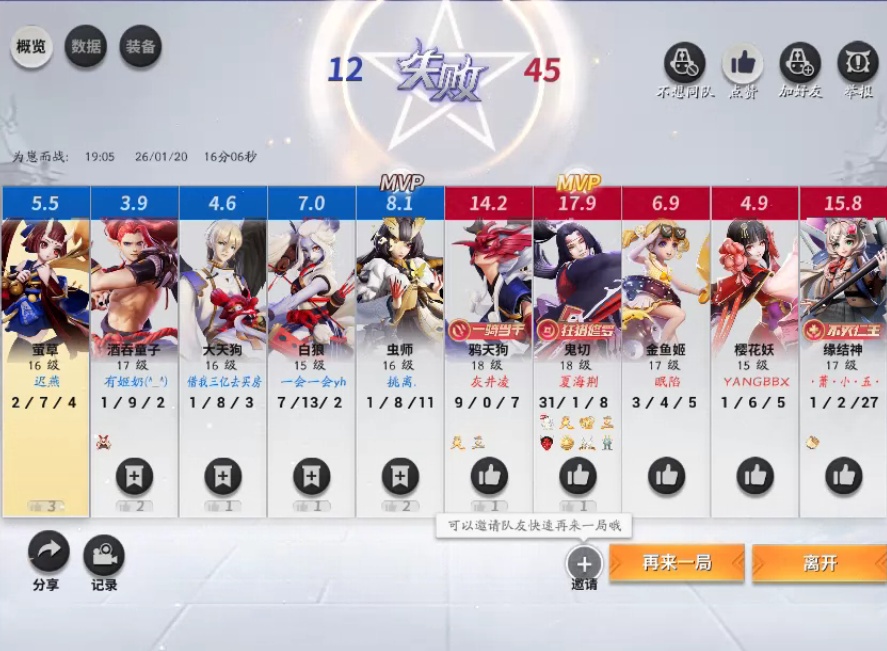Choose 不想同队 to avoid teammates

[685, 65]
